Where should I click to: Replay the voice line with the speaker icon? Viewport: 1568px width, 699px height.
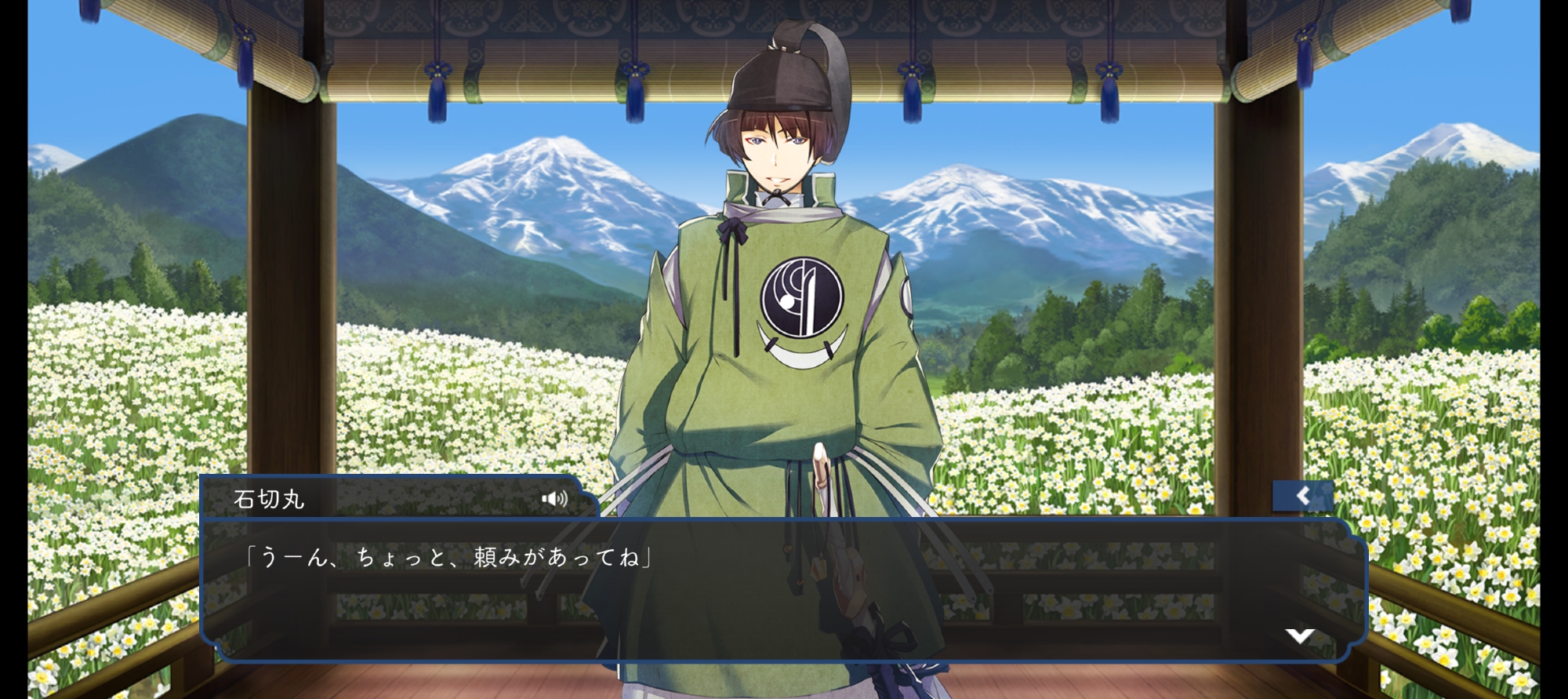click(554, 499)
